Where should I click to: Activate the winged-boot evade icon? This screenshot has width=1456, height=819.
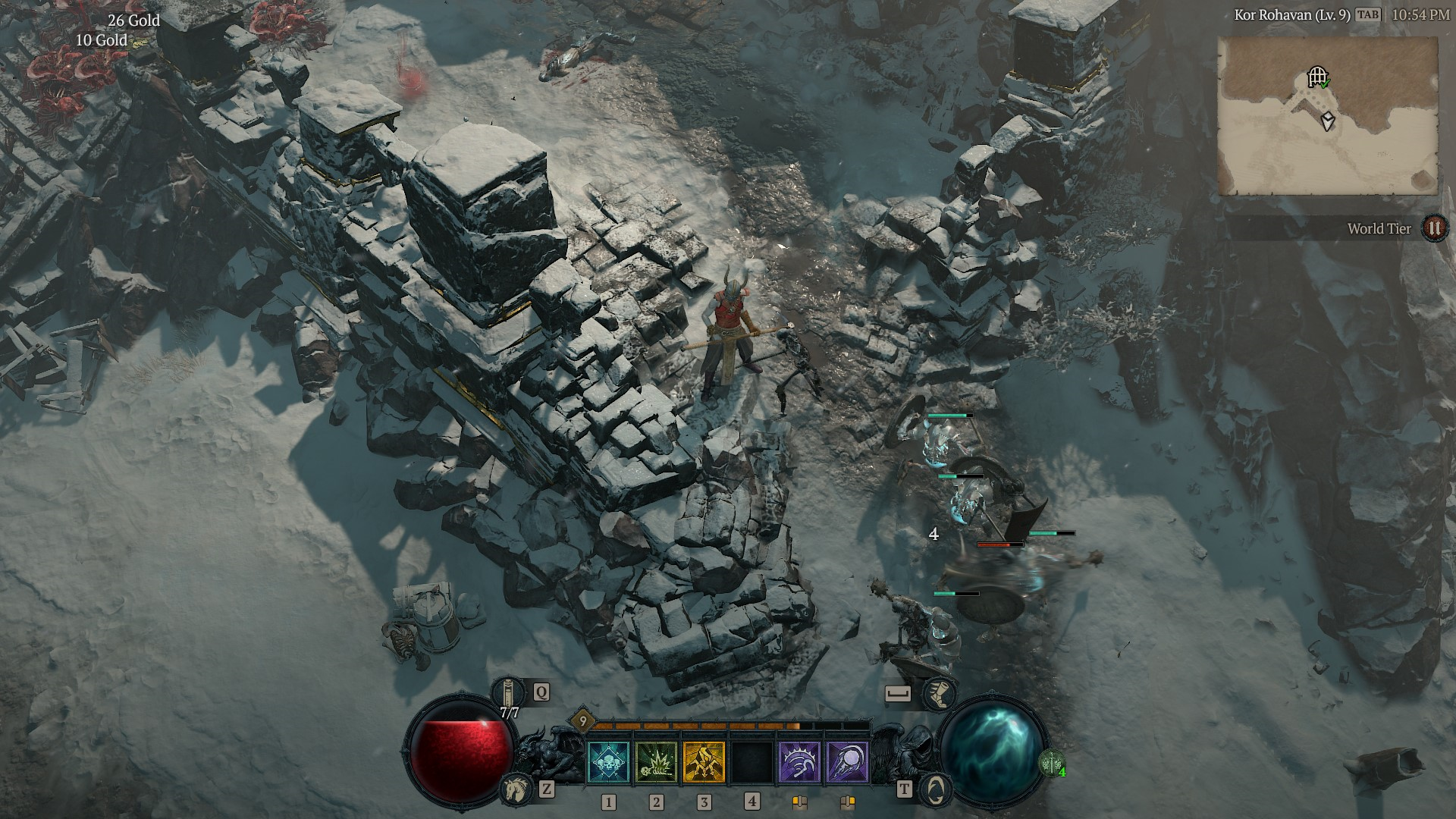tap(939, 693)
